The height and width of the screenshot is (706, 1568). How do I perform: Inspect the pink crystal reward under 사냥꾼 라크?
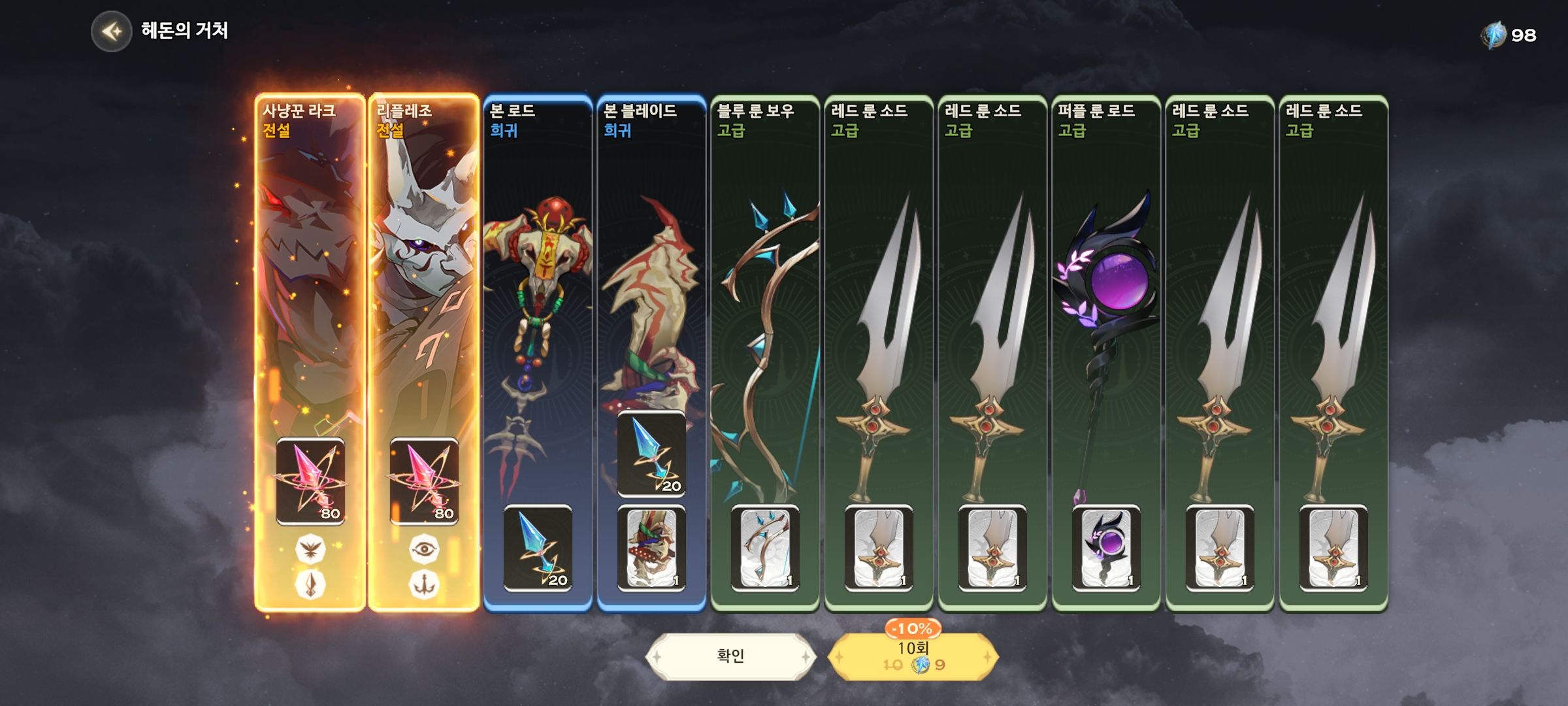click(310, 481)
